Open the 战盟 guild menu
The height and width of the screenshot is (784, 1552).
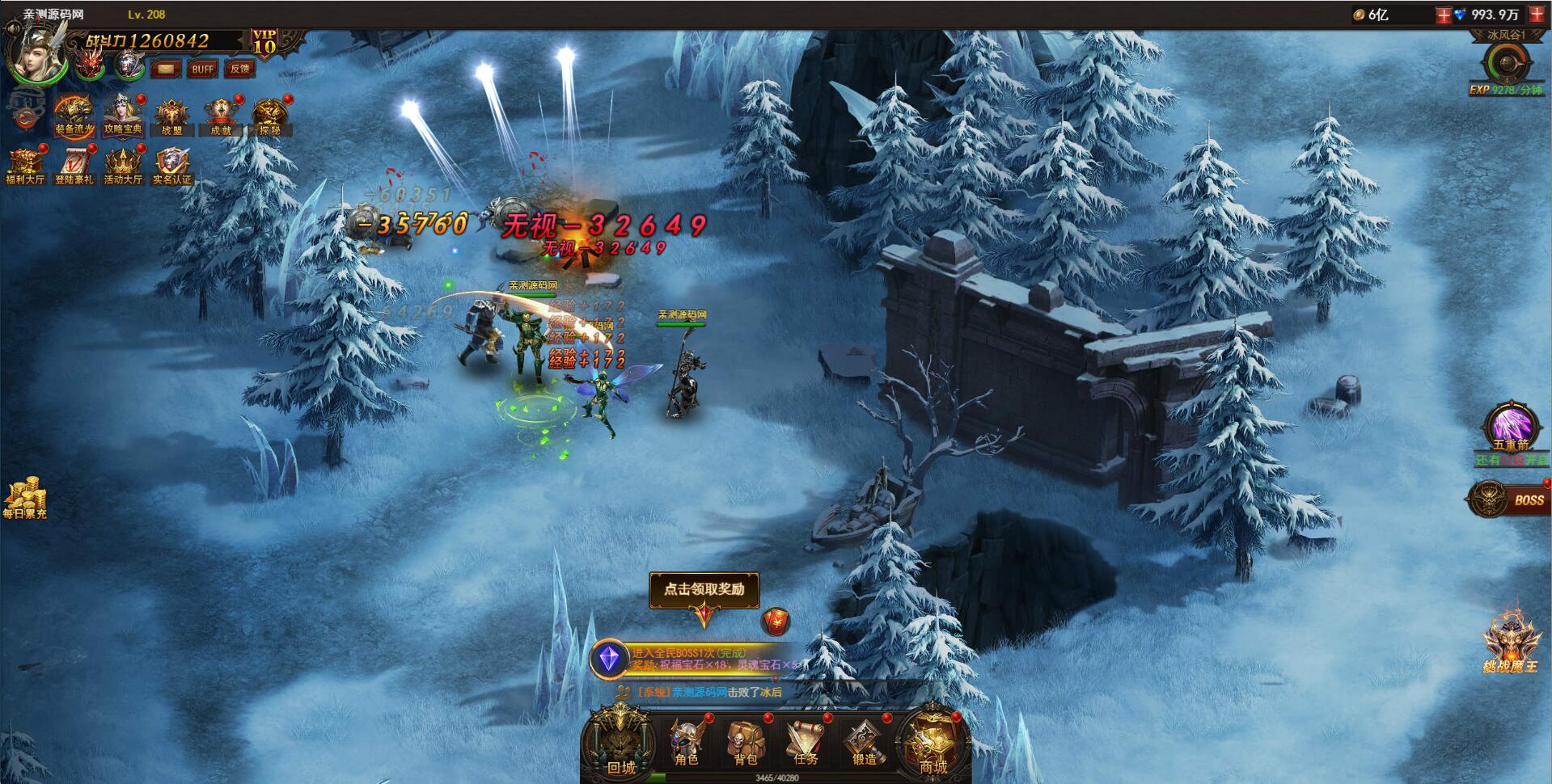point(171,116)
